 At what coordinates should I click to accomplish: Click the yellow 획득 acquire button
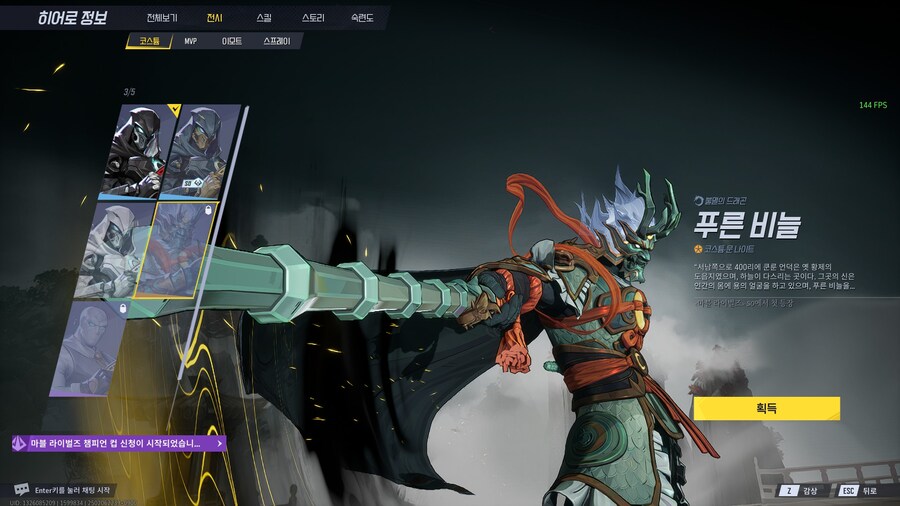[766, 408]
